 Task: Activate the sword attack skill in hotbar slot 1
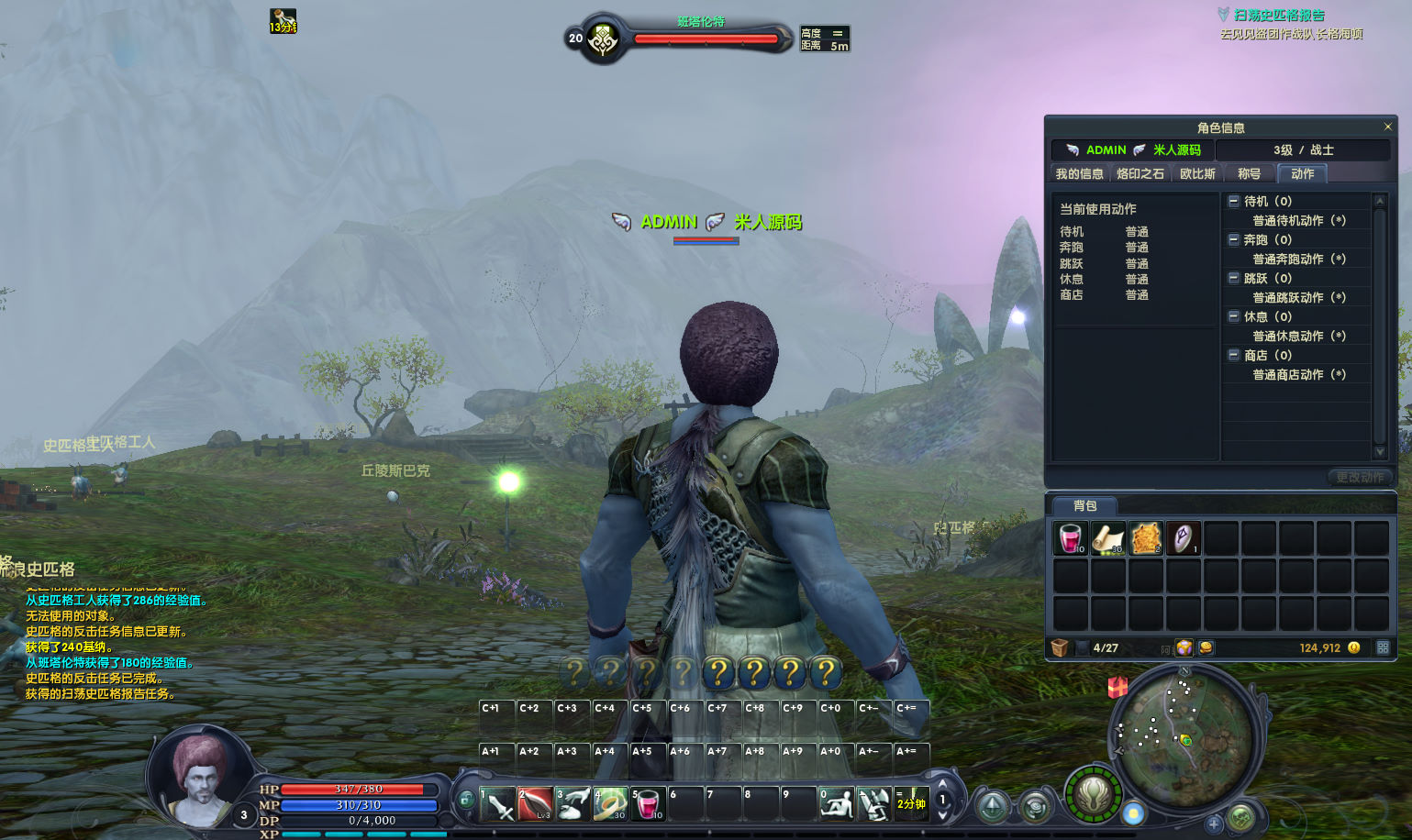[497, 803]
